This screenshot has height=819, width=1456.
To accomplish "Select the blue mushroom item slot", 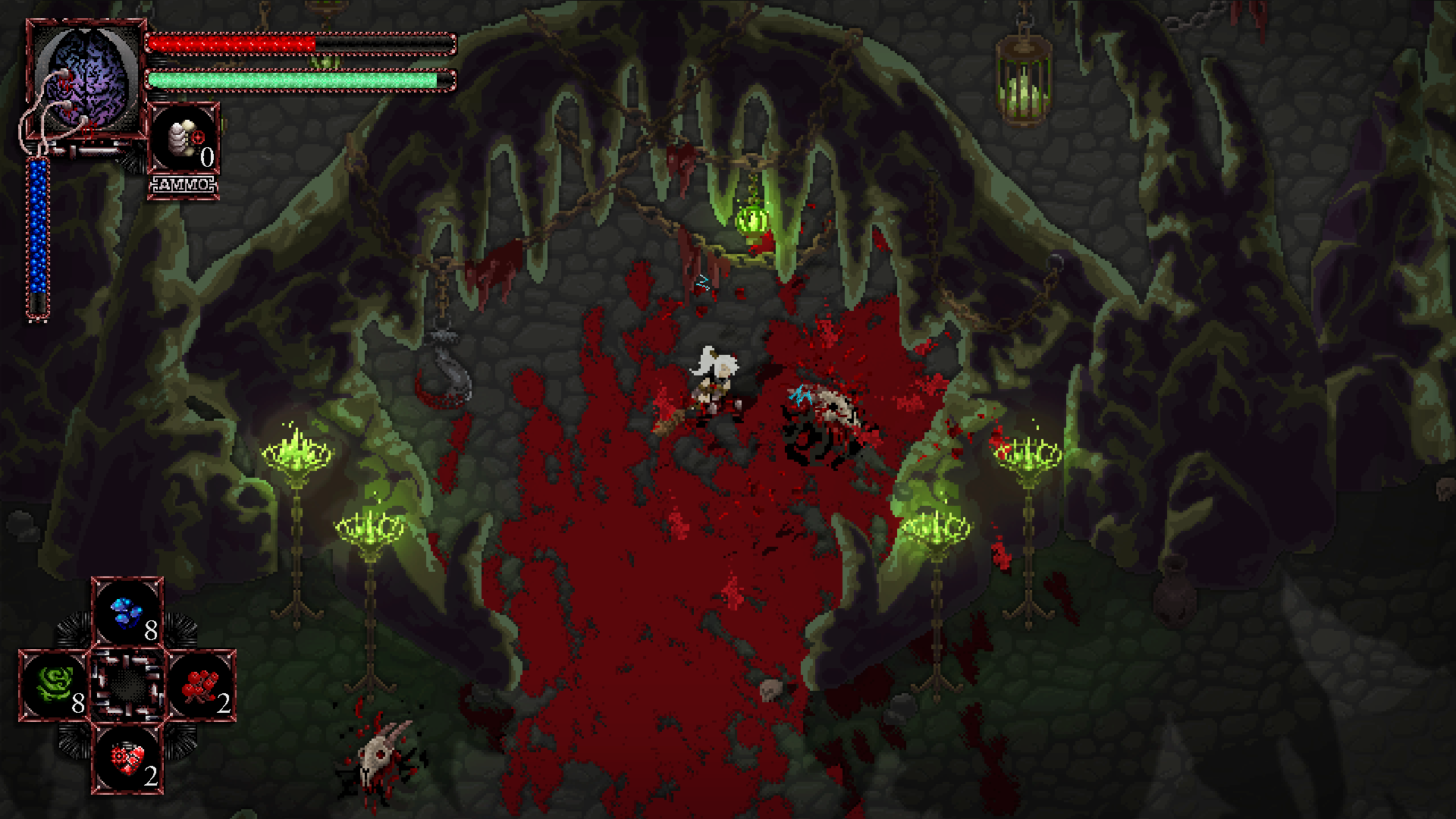I will click(x=127, y=613).
